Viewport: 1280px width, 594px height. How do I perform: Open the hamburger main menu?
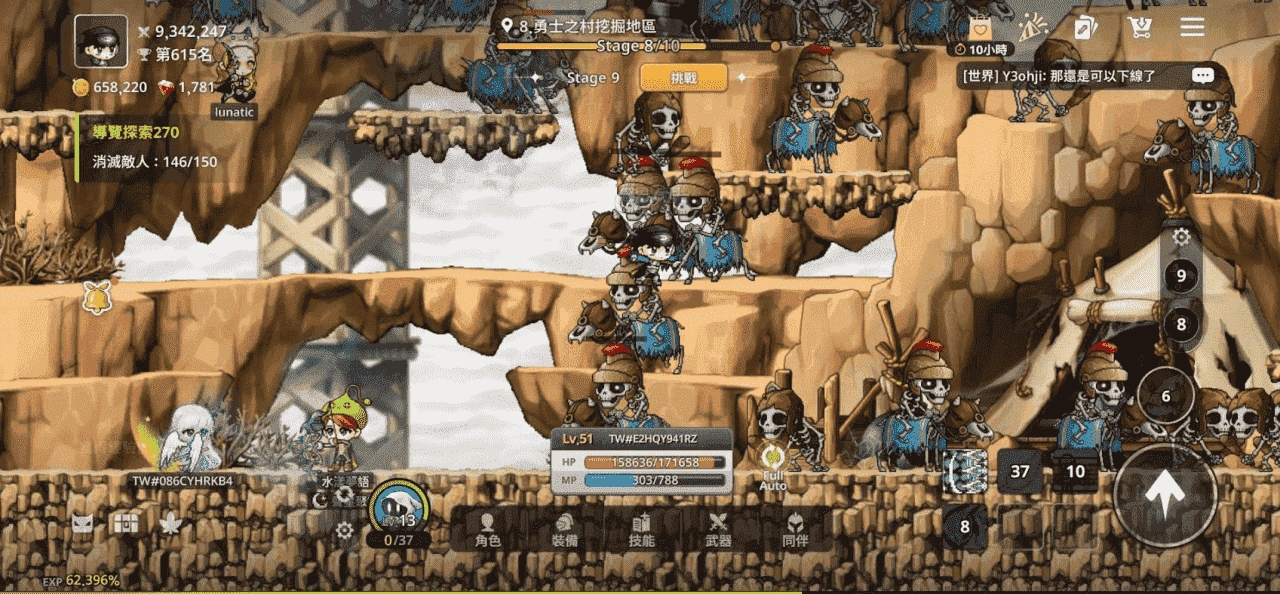[x=1192, y=27]
